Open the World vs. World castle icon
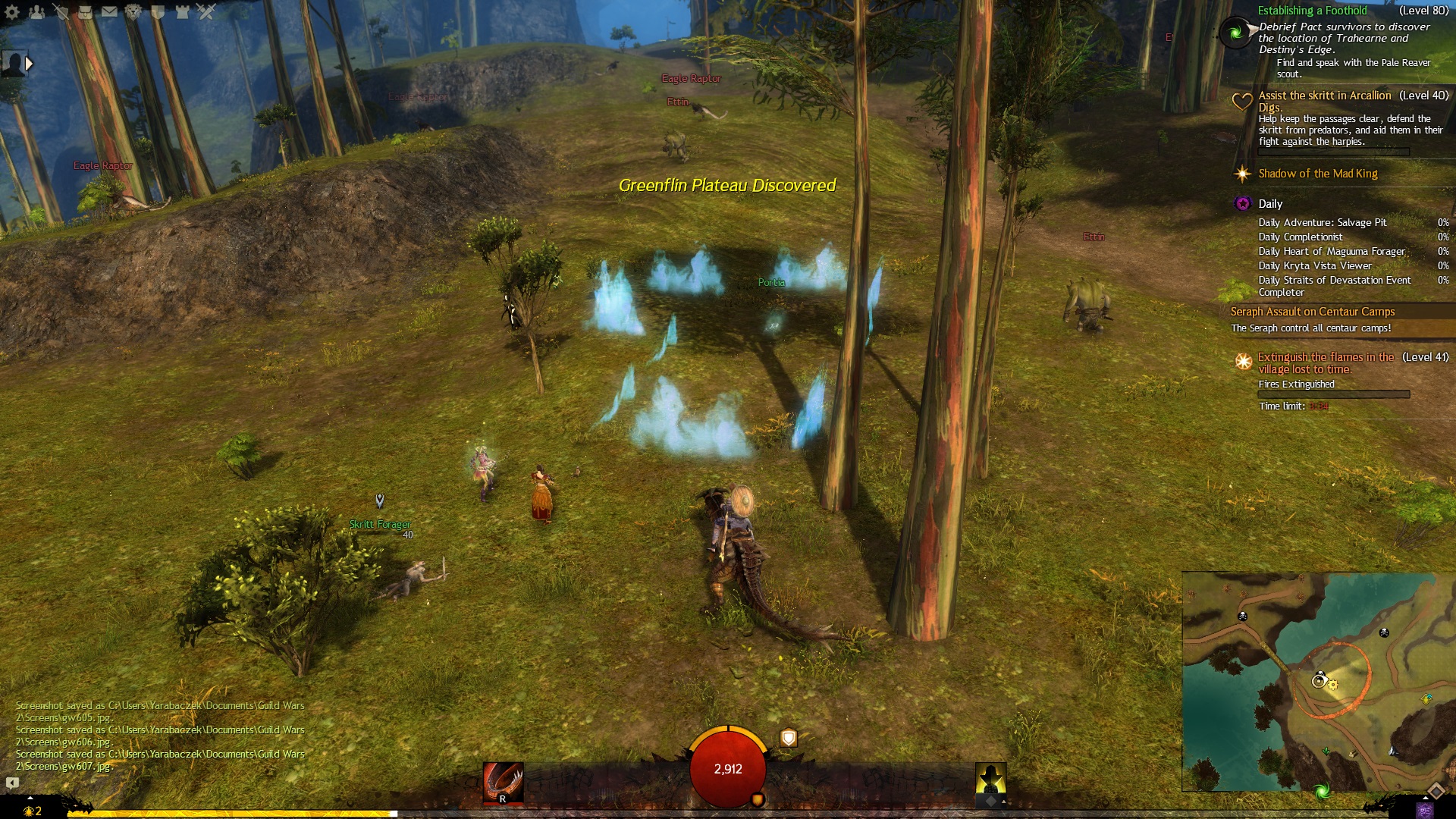Screen dimensions: 1456x819 (x=182, y=11)
